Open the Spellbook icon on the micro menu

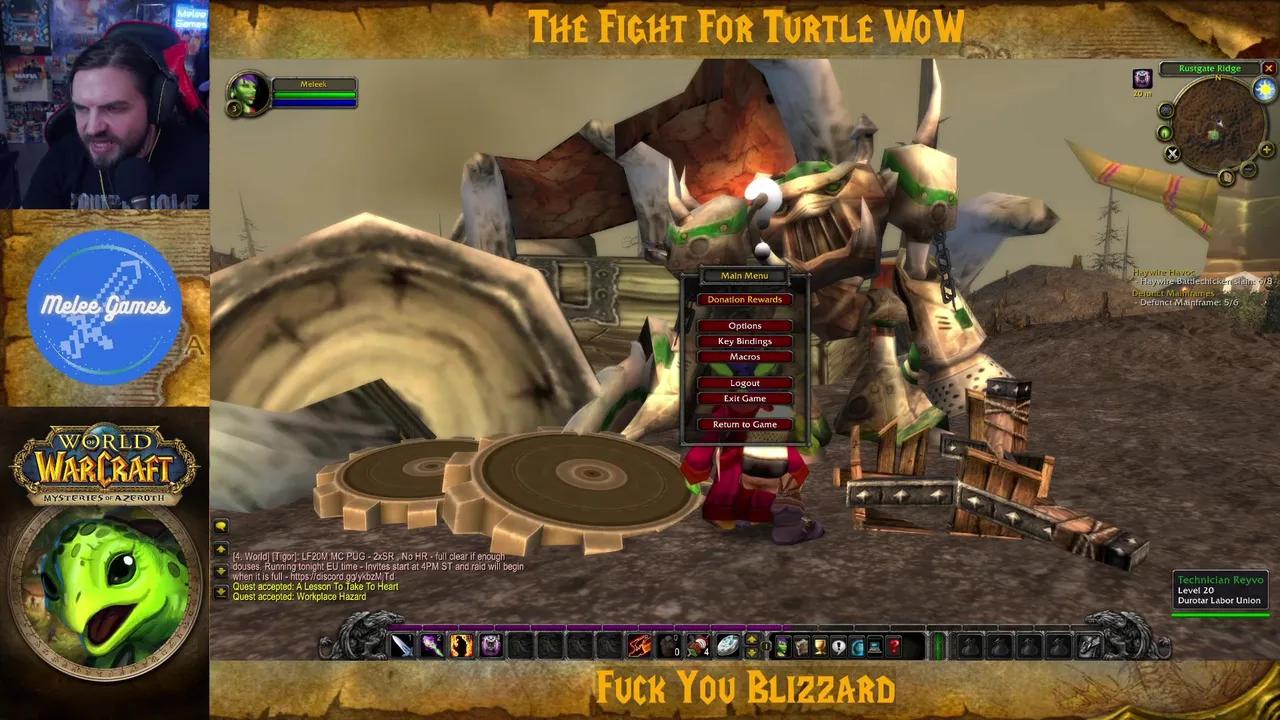tap(800, 645)
